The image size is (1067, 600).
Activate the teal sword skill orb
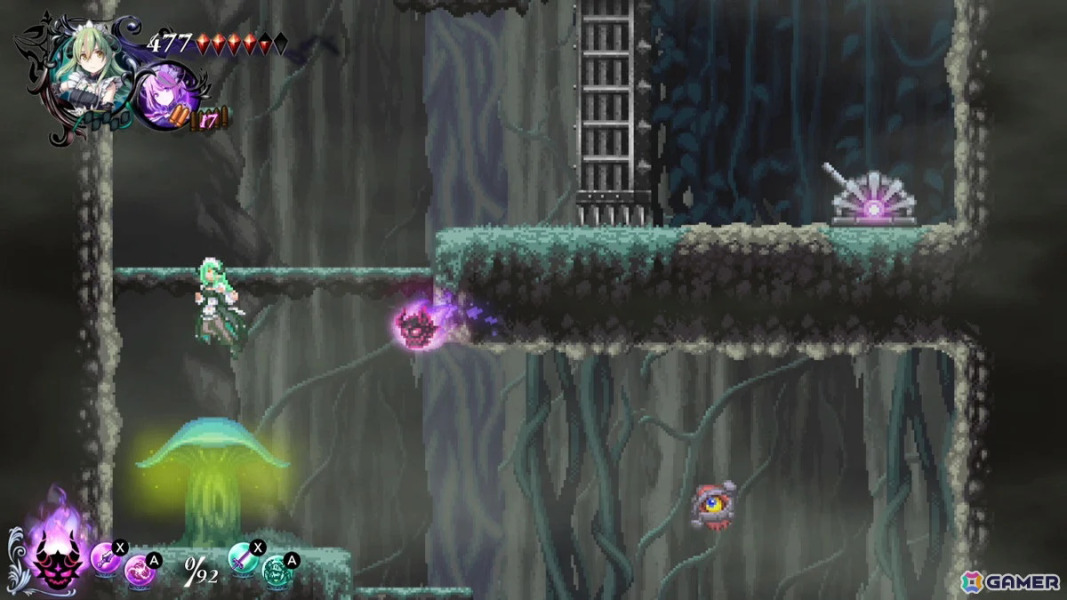coord(243,557)
